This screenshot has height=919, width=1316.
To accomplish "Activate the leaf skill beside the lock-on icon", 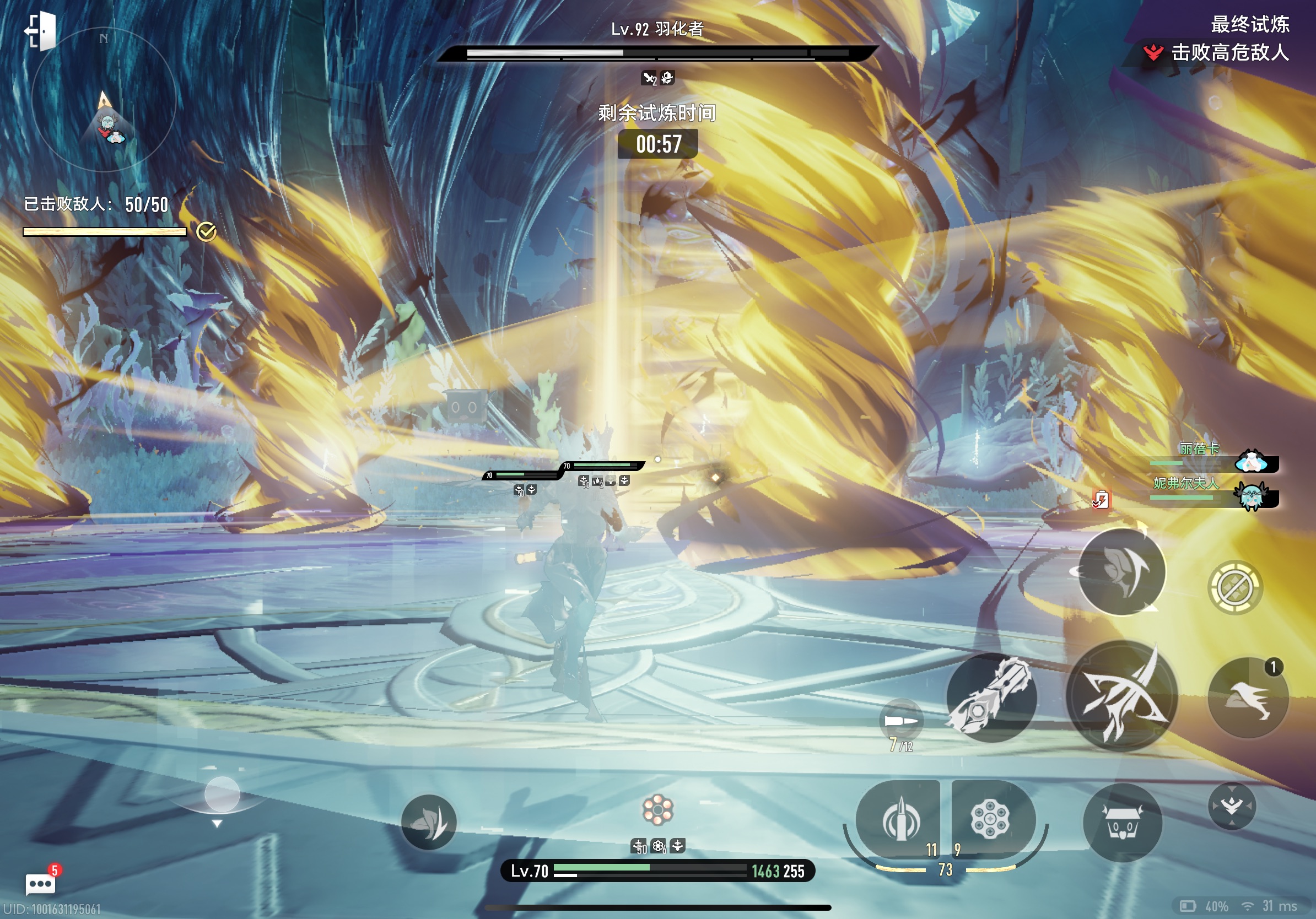I will [x=1121, y=572].
